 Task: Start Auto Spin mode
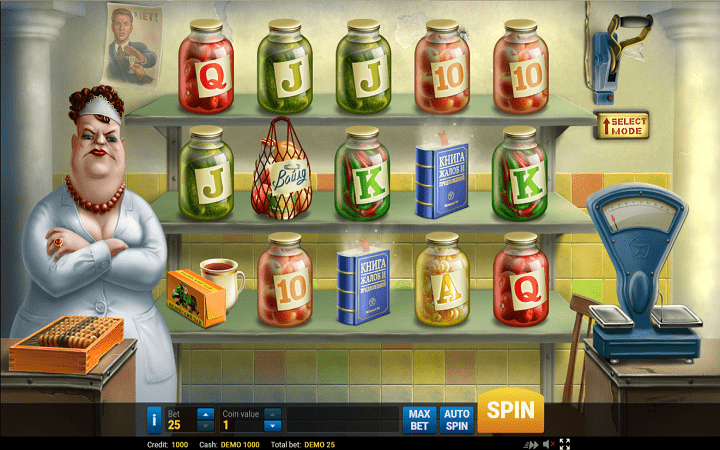pyautogui.click(x=456, y=418)
